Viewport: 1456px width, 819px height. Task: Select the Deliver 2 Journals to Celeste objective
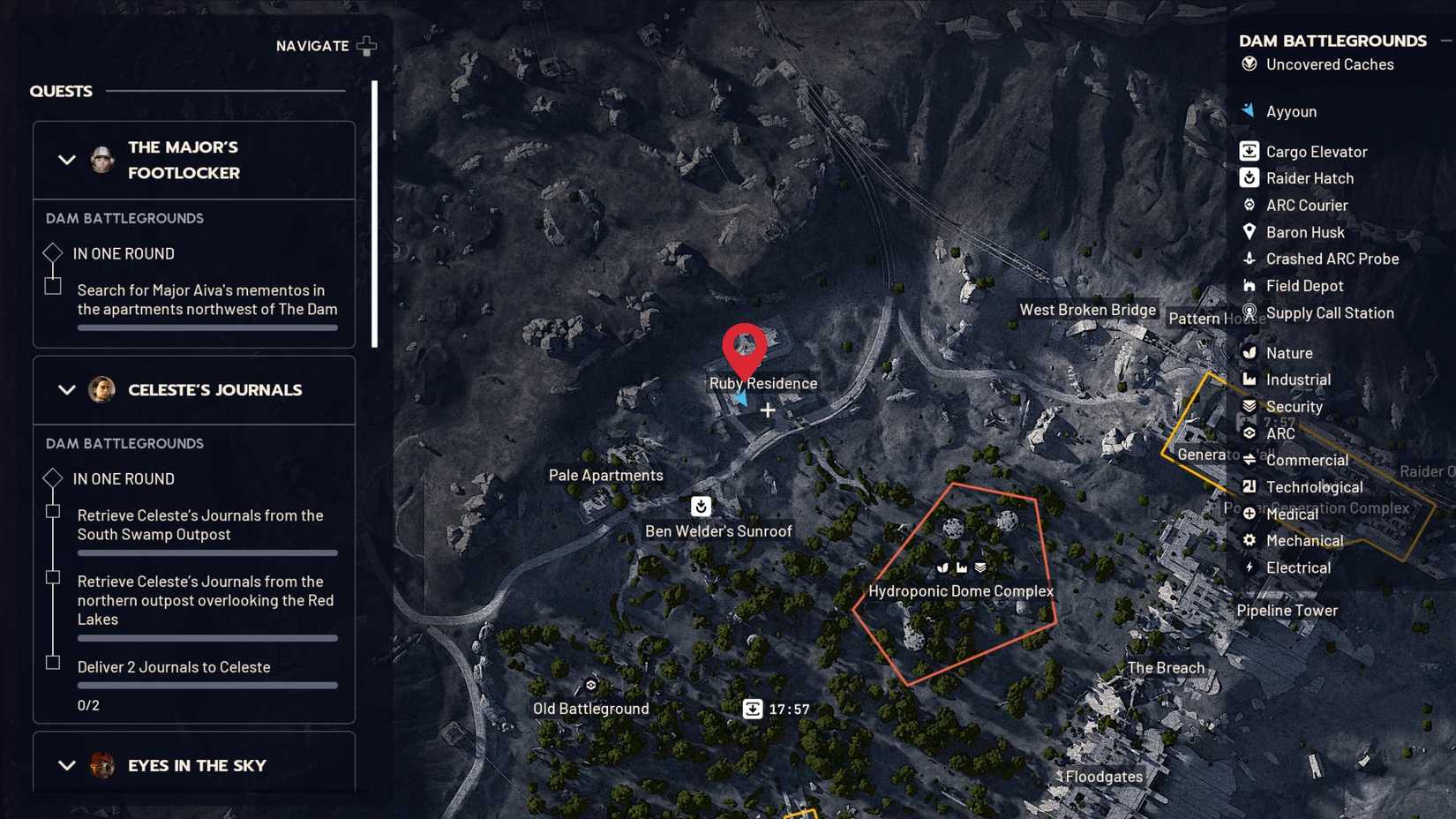[x=173, y=666]
